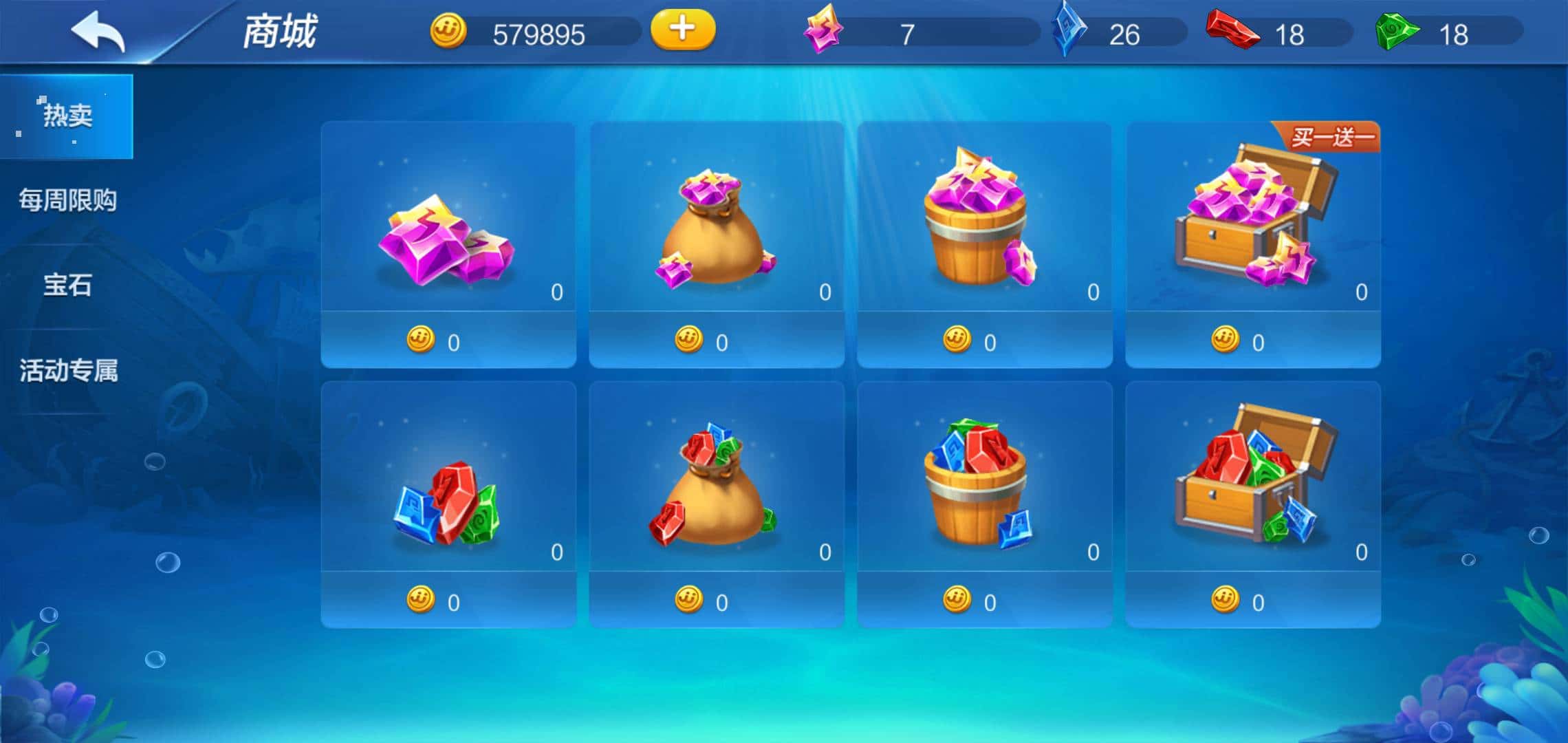The height and width of the screenshot is (743, 1568).
Task: Go back using the return arrow
Action: coord(98,31)
